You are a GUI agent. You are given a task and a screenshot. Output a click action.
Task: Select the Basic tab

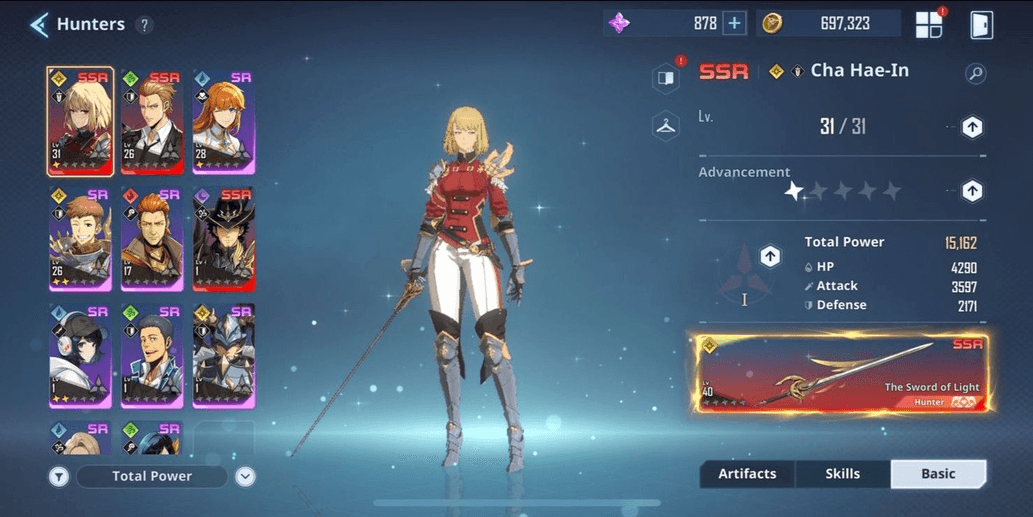938,474
